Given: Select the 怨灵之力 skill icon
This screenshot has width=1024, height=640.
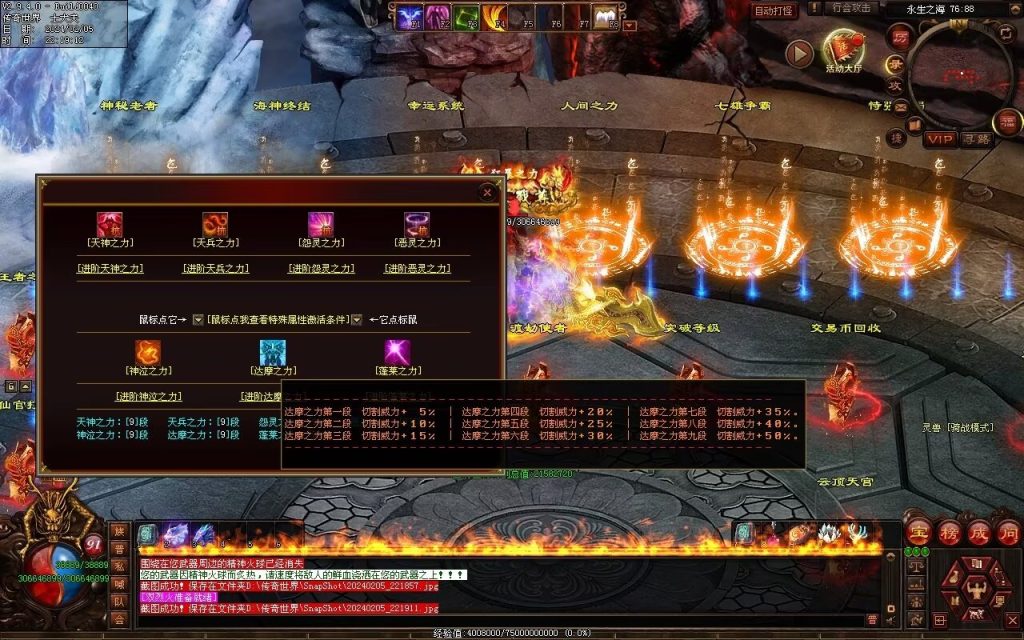Looking at the screenshot, I should tap(320, 224).
